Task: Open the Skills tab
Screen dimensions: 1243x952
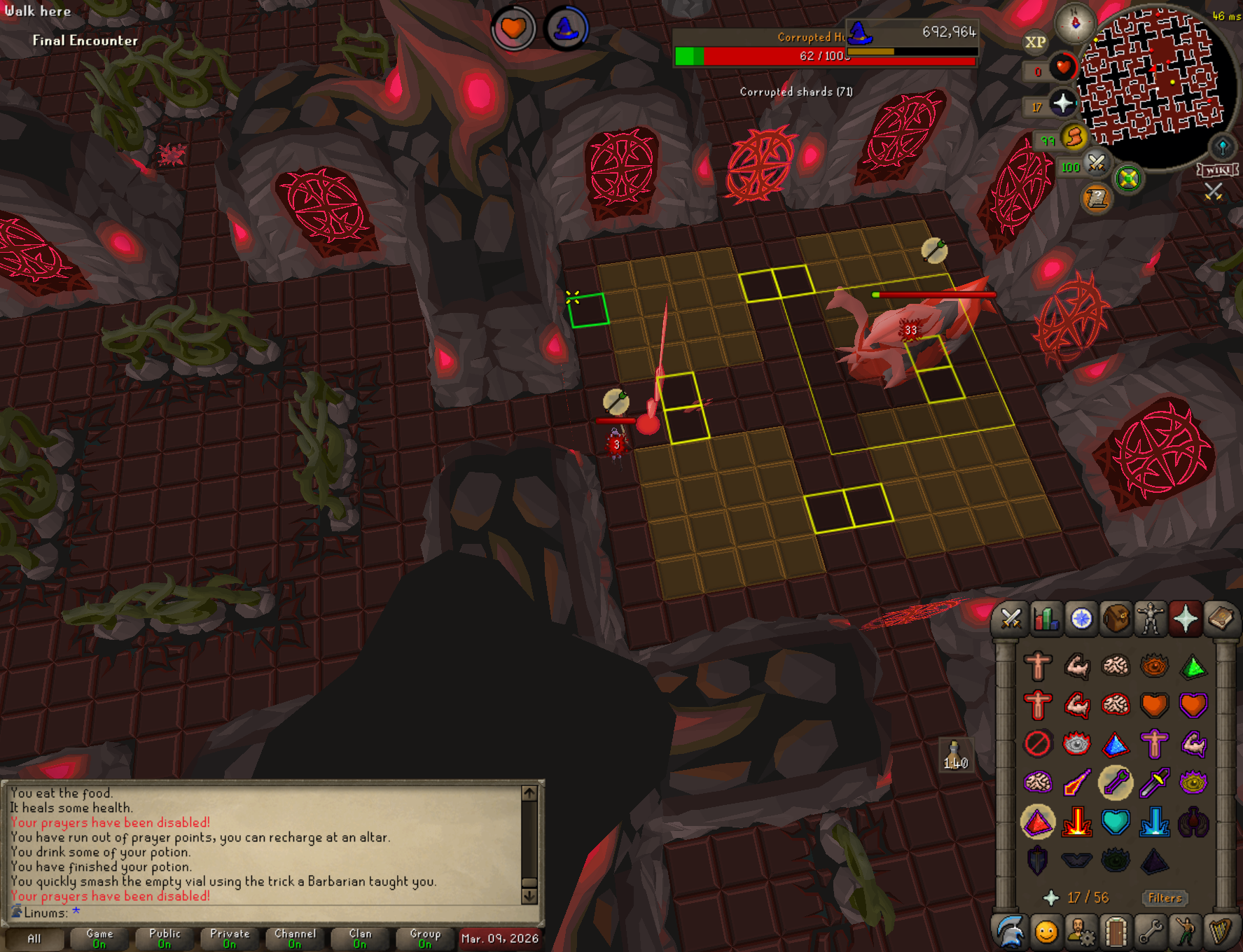Action: tap(1046, 619)
